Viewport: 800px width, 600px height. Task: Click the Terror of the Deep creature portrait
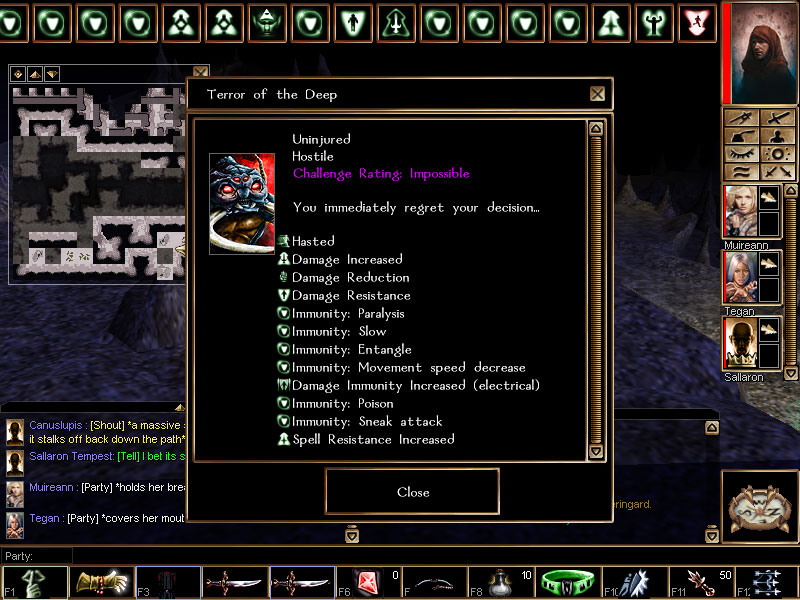point(241,204)
